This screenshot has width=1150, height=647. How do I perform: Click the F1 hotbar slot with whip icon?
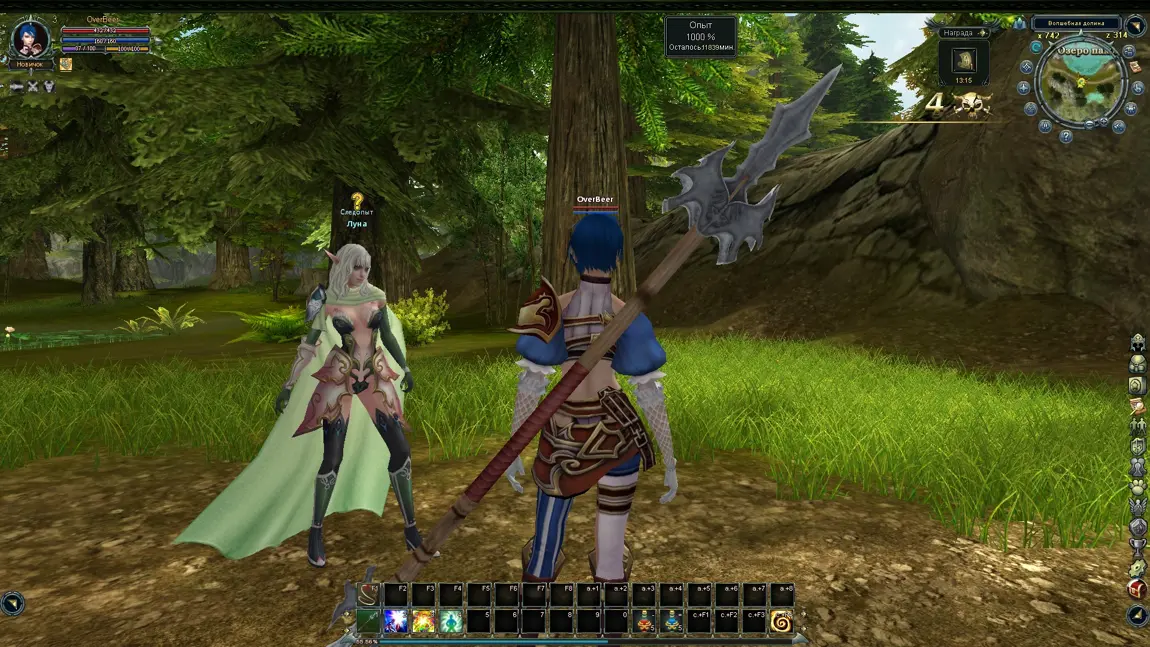(369, 595)
